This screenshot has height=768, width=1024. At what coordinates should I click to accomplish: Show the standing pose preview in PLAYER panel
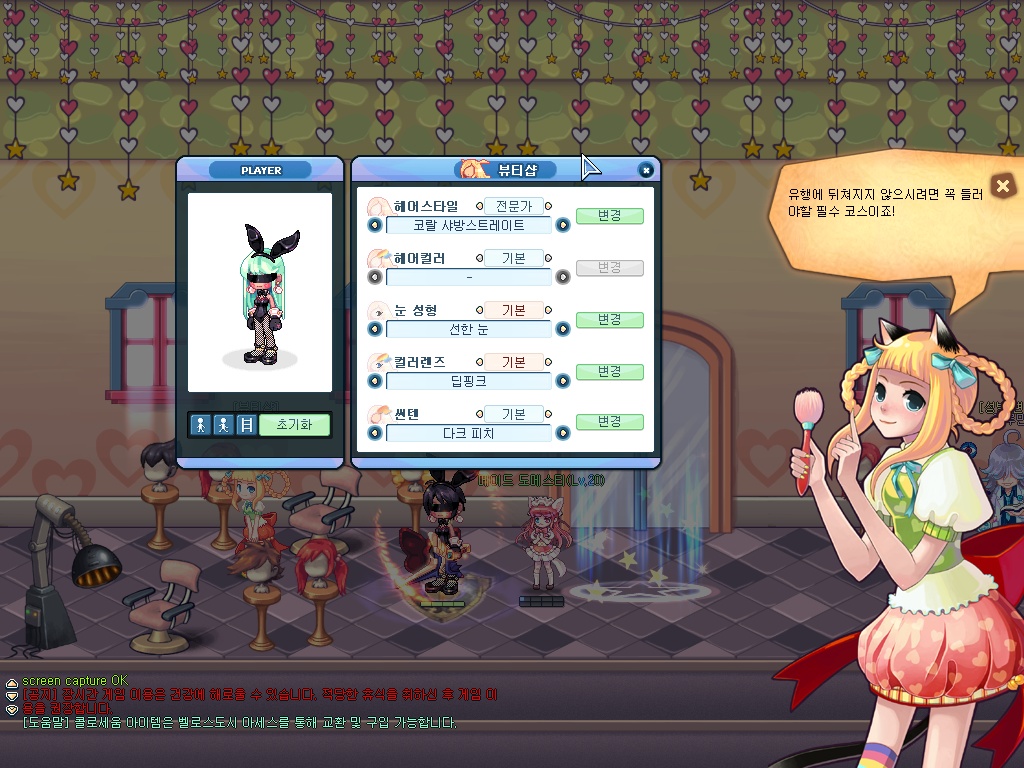[x=201, y=425]
